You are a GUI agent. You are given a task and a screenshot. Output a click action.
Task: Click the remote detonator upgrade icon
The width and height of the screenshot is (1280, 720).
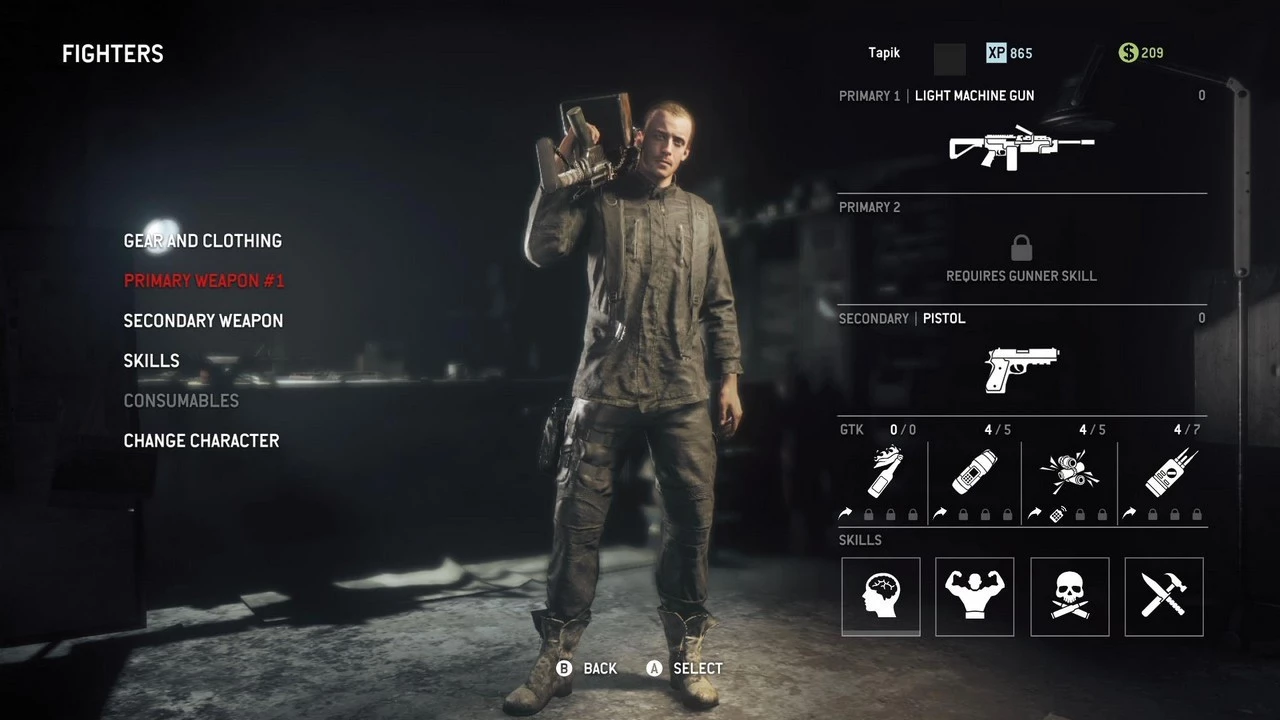[x=1057, y=514]
